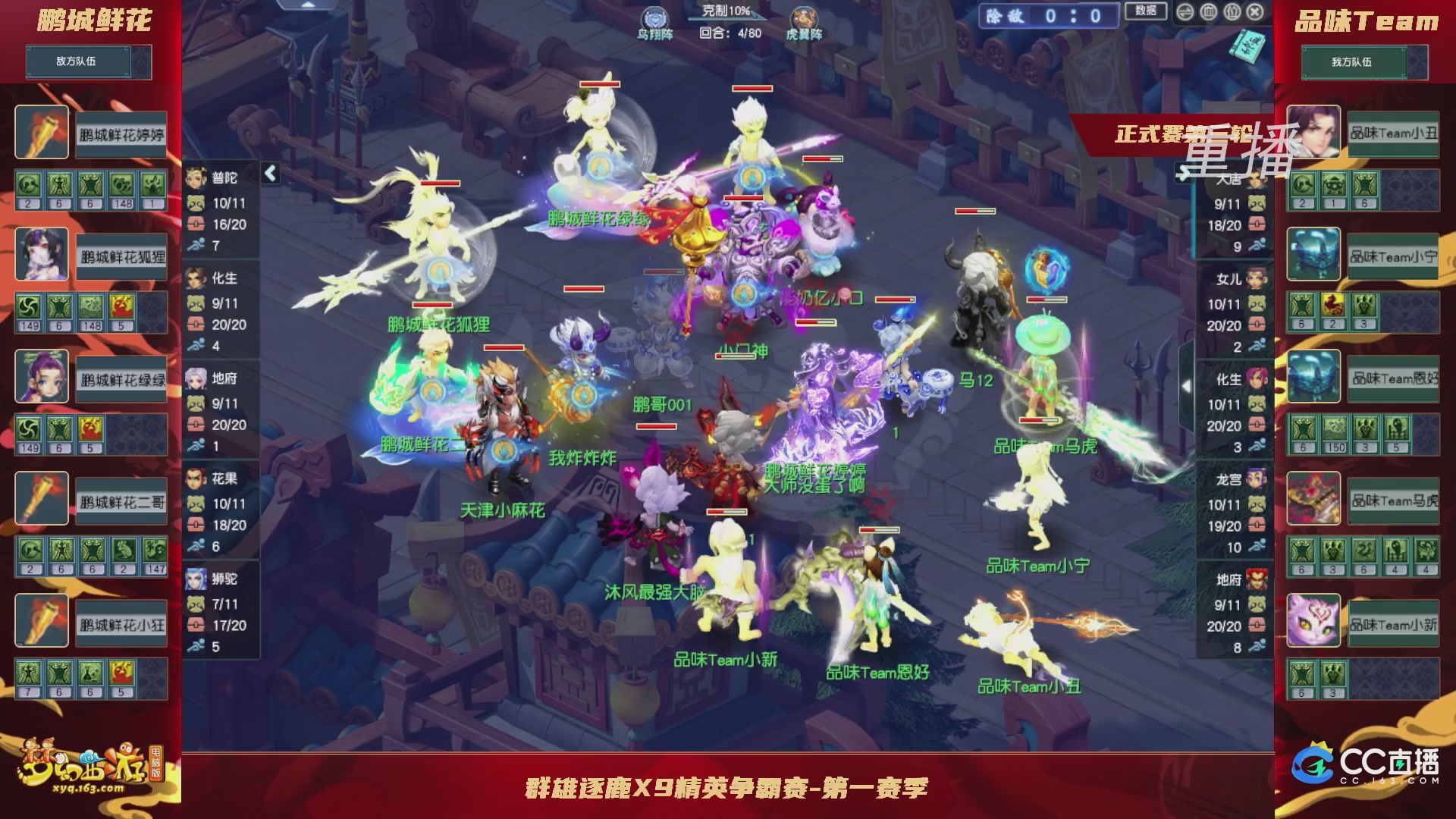Switch to the 敌方队伍 tab

[x=77, y=61]
